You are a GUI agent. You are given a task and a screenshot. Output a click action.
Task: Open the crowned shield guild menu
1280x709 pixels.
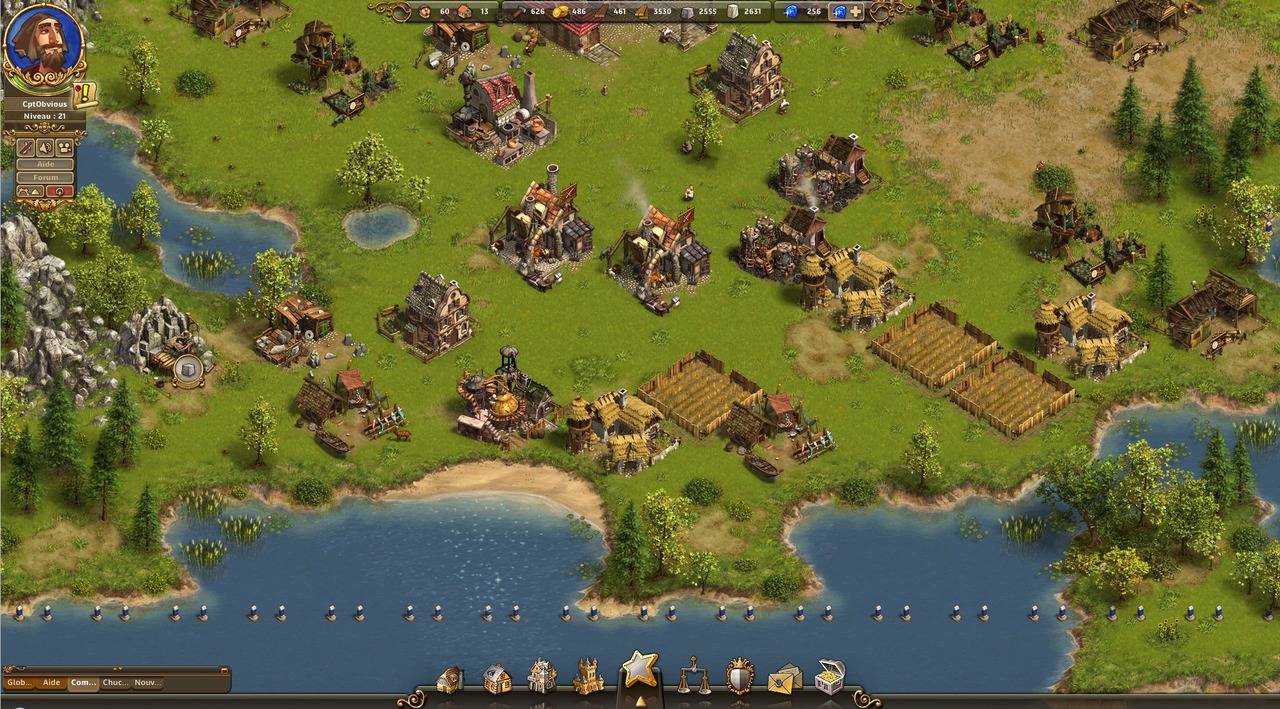pos(740,676)
